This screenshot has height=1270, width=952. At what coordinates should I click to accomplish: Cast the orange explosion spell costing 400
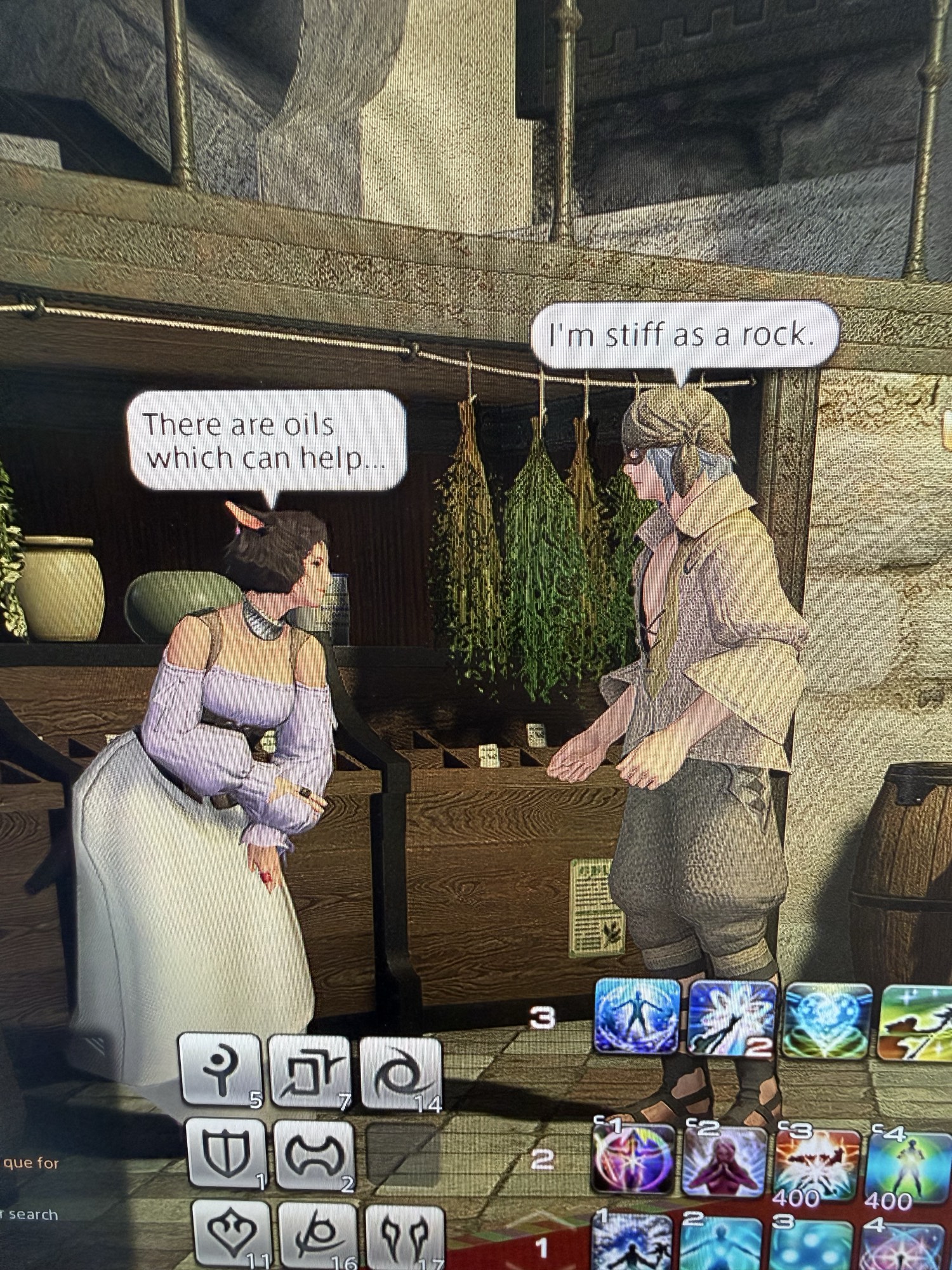pos(817,1163)
